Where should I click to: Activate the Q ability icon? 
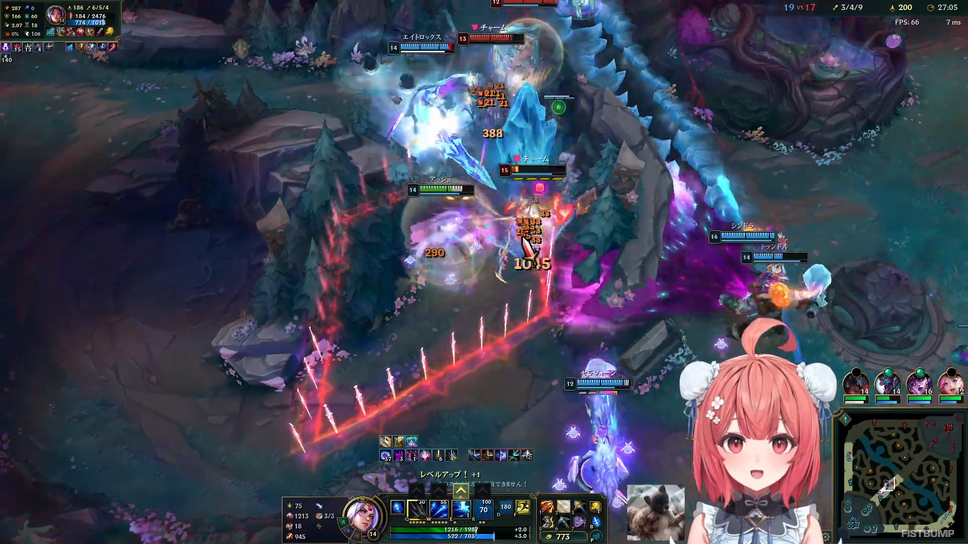coord(418,509)
